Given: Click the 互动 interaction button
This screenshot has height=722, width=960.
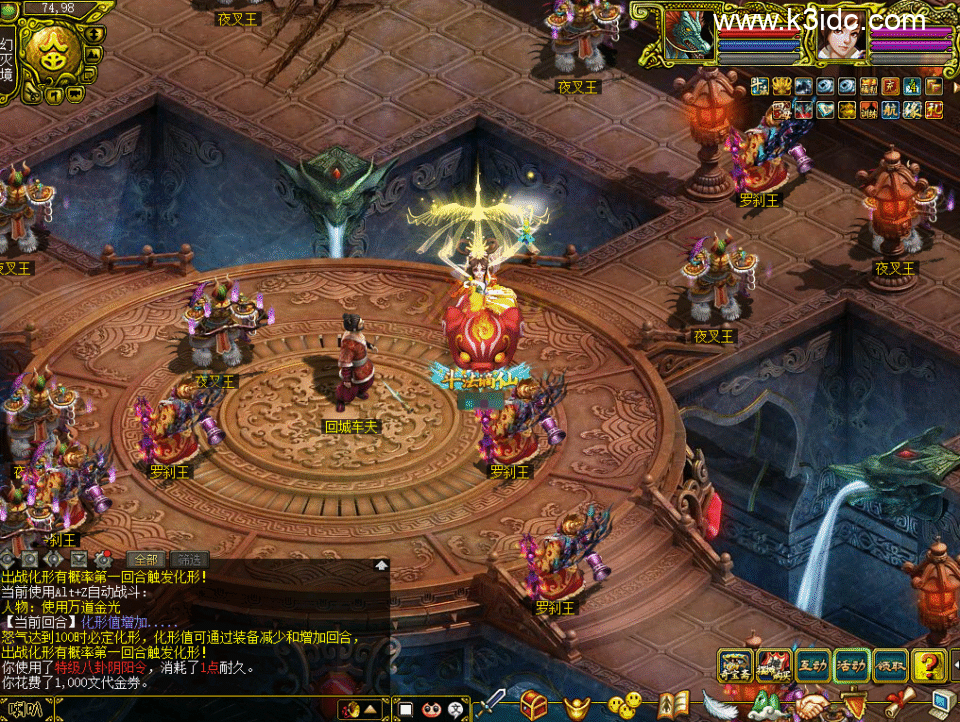Looking at the screenshot, I should pos(813,664).
